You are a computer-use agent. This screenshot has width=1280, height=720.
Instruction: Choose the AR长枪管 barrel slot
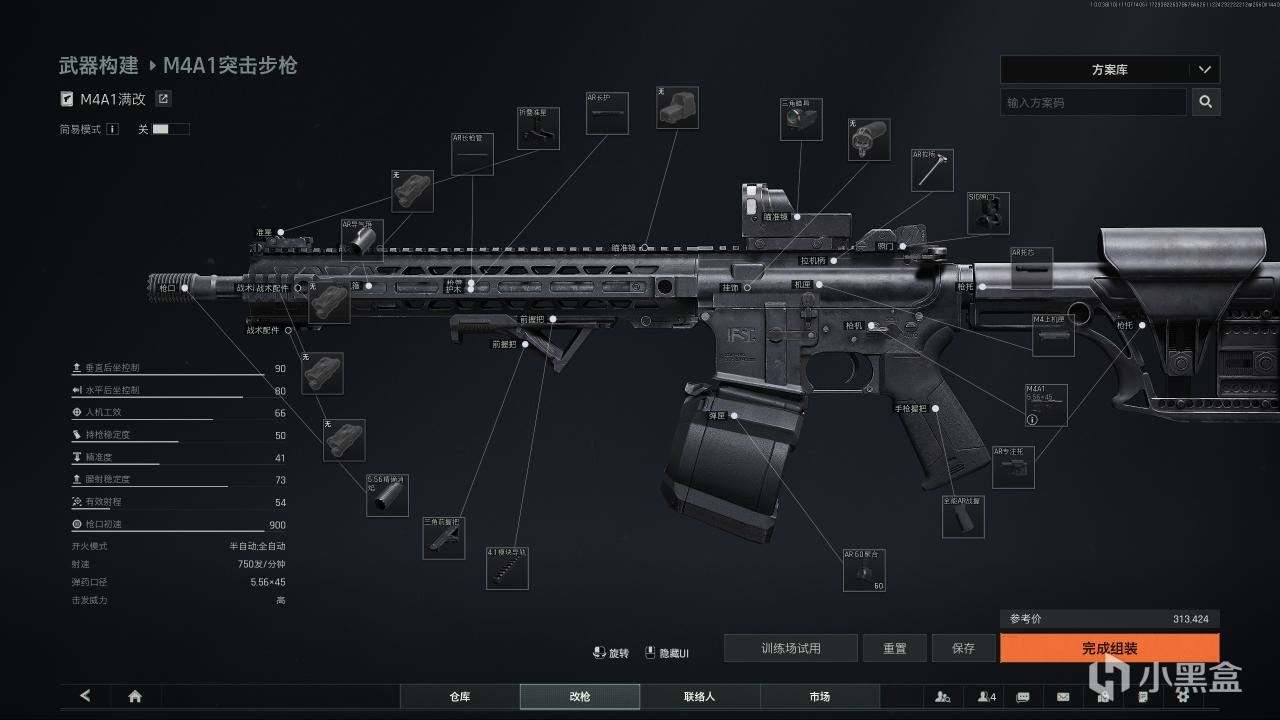[472, 154]
